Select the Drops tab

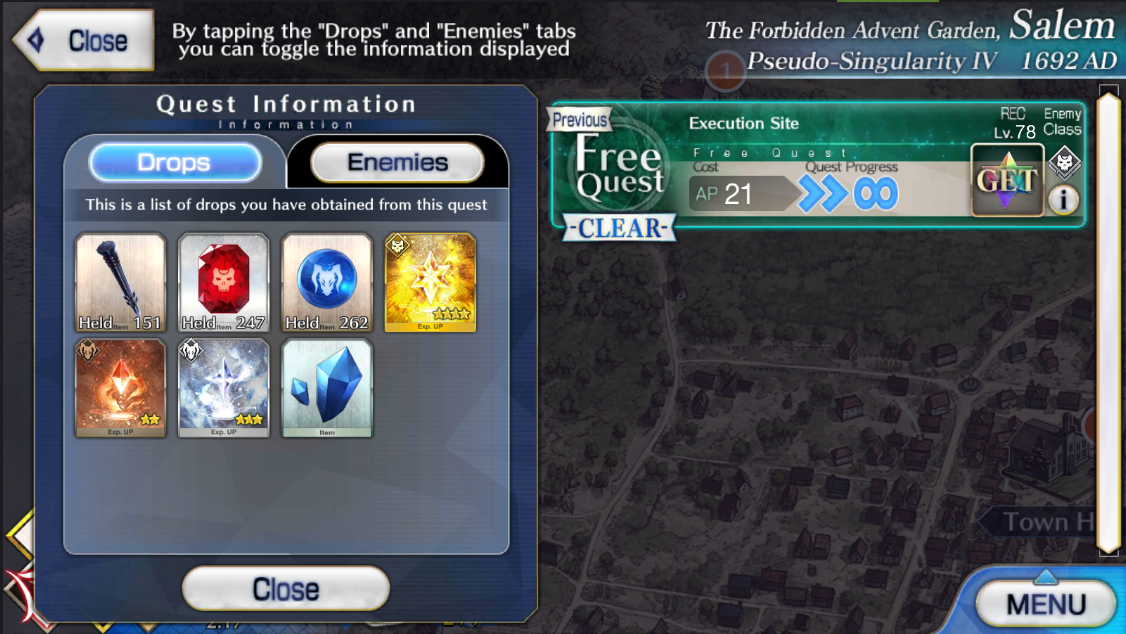click(x=174, y=163)
